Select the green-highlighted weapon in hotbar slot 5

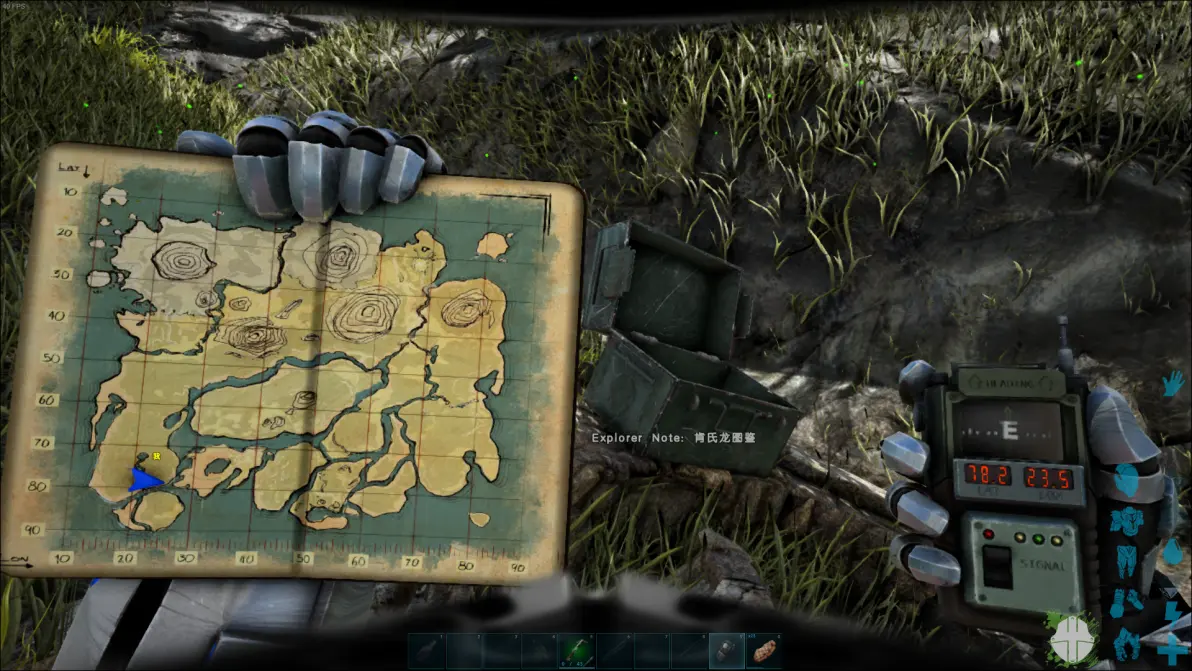tap(578, 650)
